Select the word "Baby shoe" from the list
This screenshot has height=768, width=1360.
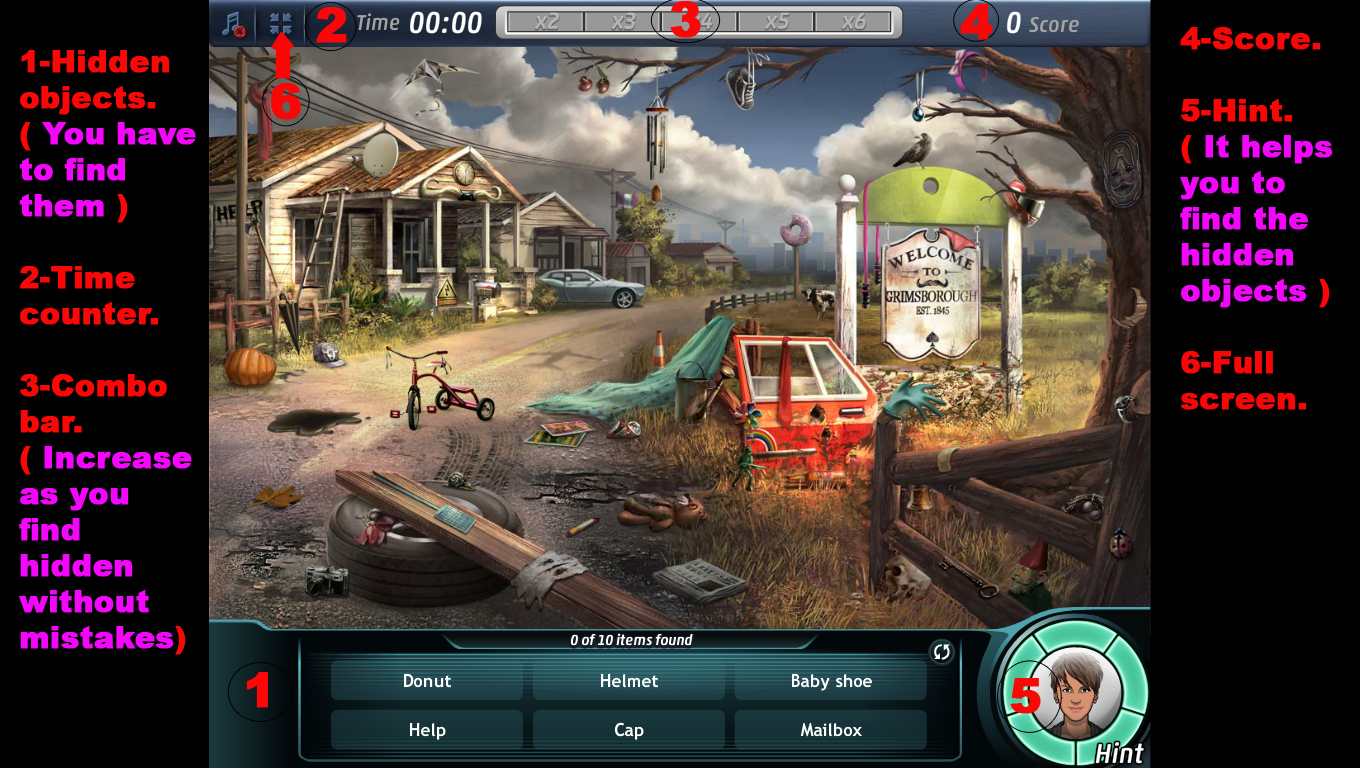click(830, 681)
